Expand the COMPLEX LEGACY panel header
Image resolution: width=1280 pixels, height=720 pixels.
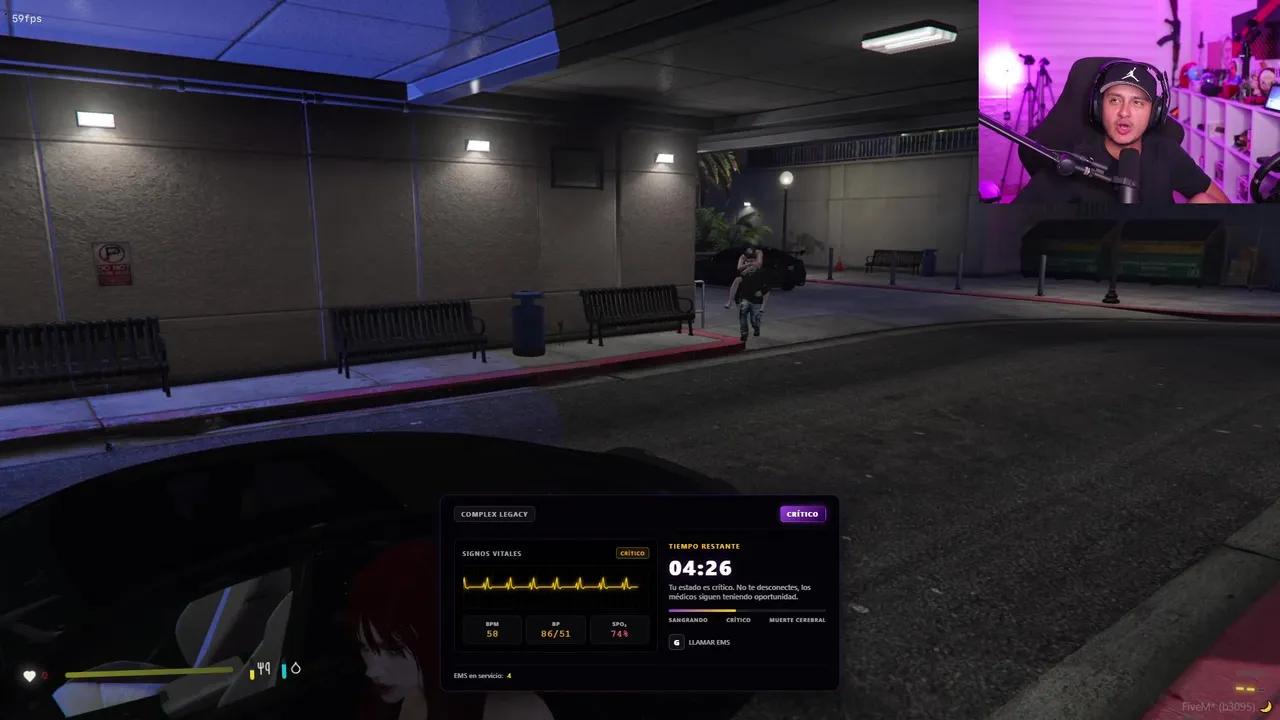tap(494, 513)
